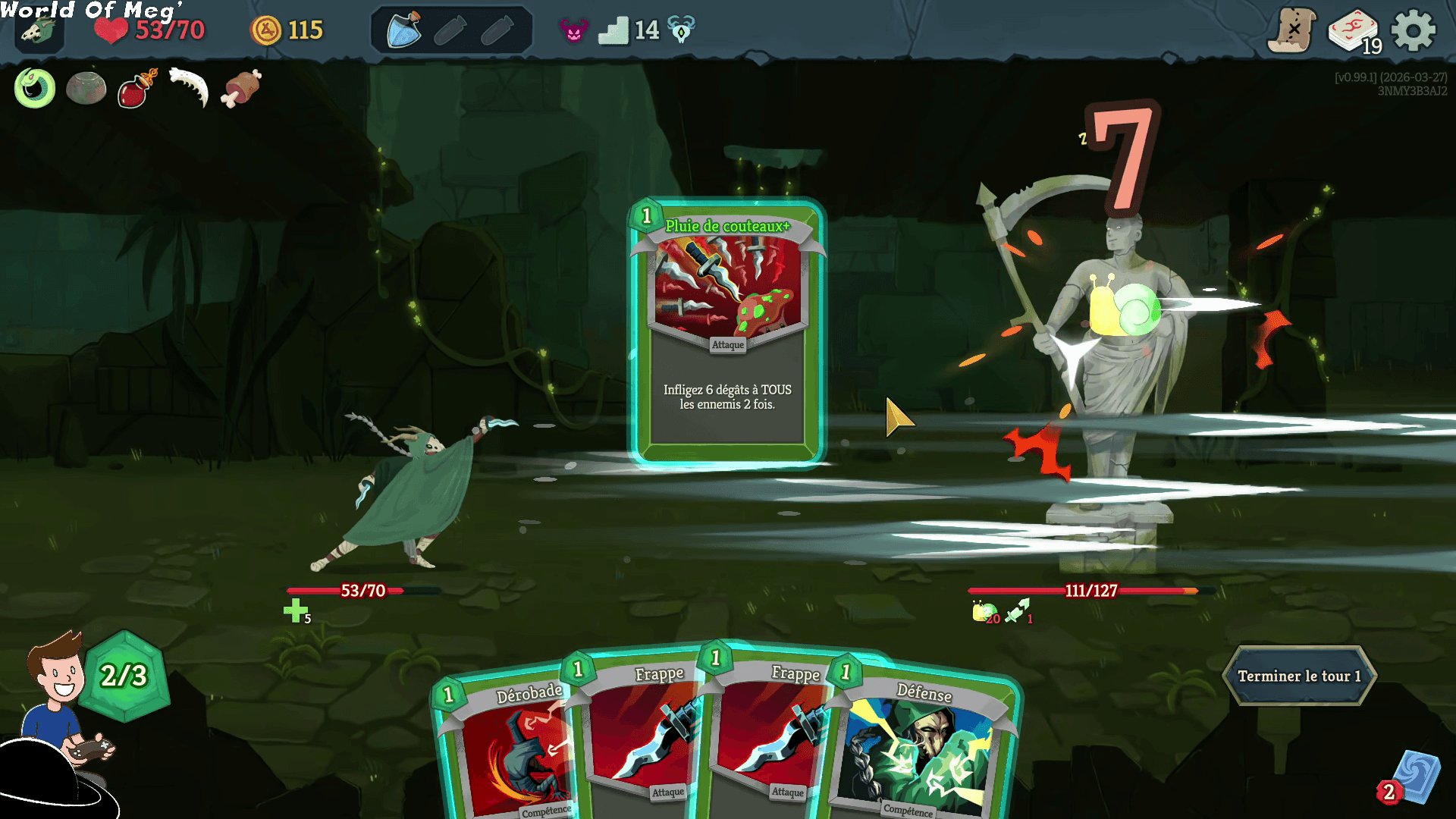View the deck of 19 cards
The image size is (1456, 819).
(1354, 32)
